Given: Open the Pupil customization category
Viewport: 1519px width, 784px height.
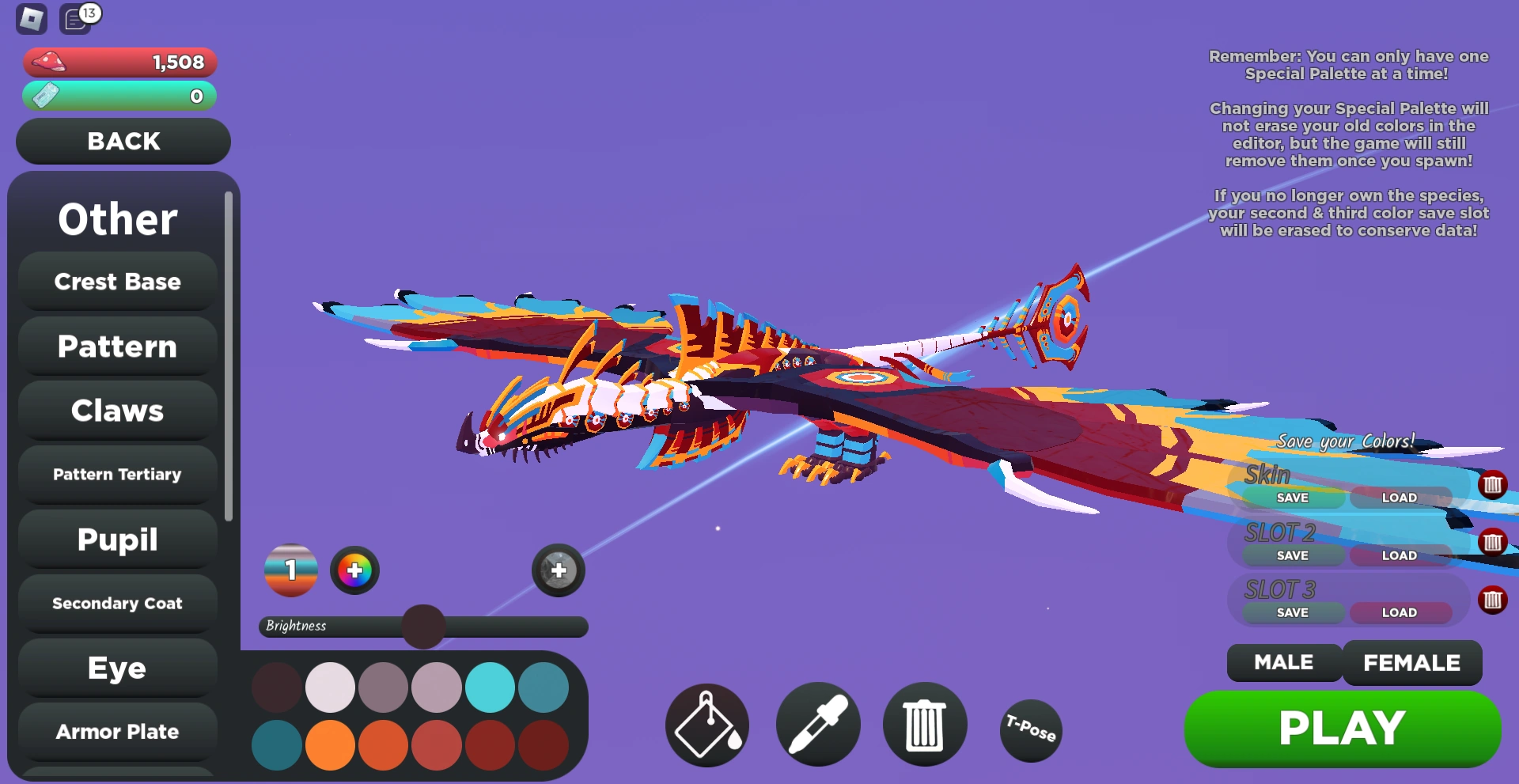Looking at the screenshot, I should [116, 540].
